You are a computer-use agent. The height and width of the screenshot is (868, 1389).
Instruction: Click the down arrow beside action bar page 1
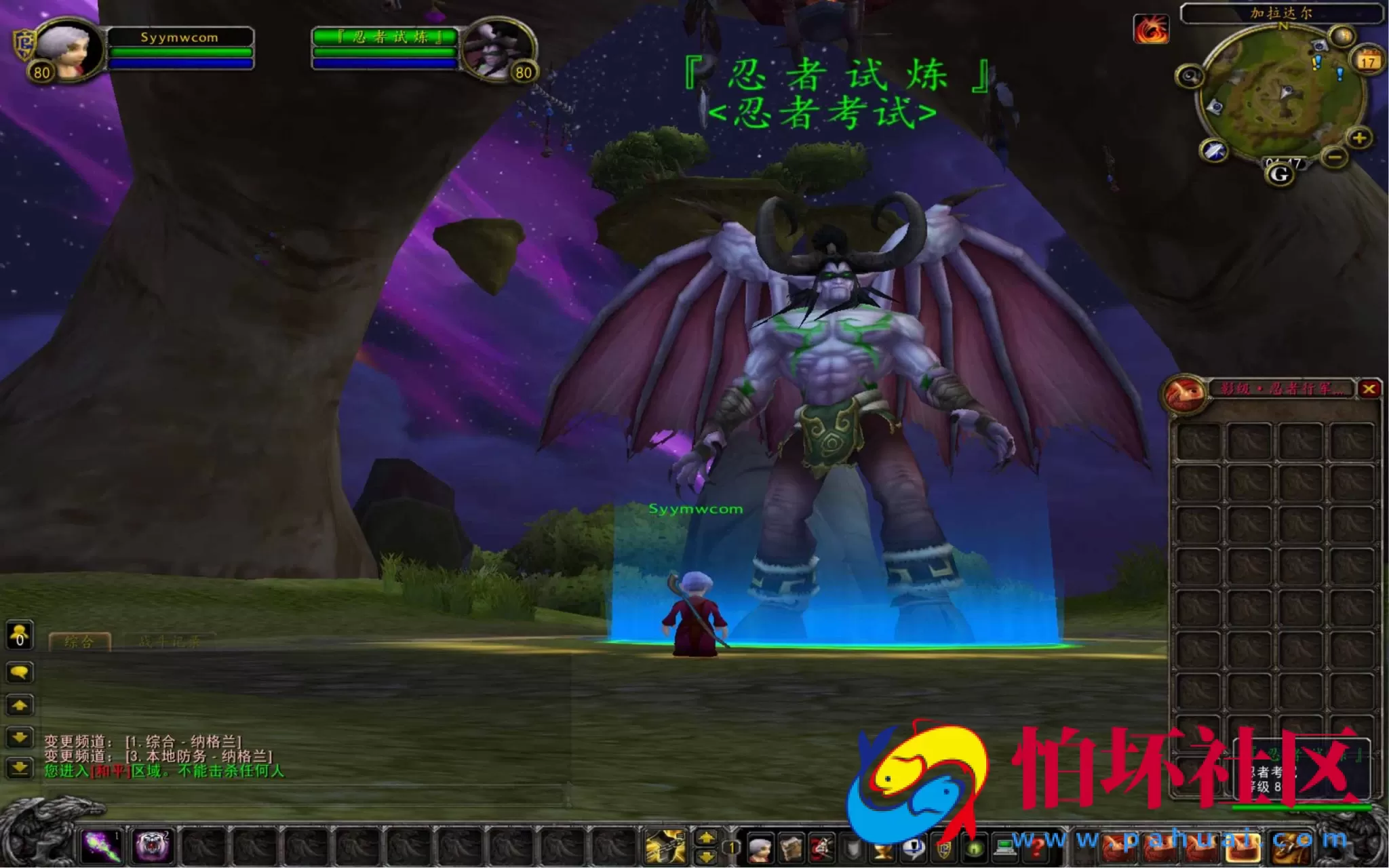(x=706, y=856)
